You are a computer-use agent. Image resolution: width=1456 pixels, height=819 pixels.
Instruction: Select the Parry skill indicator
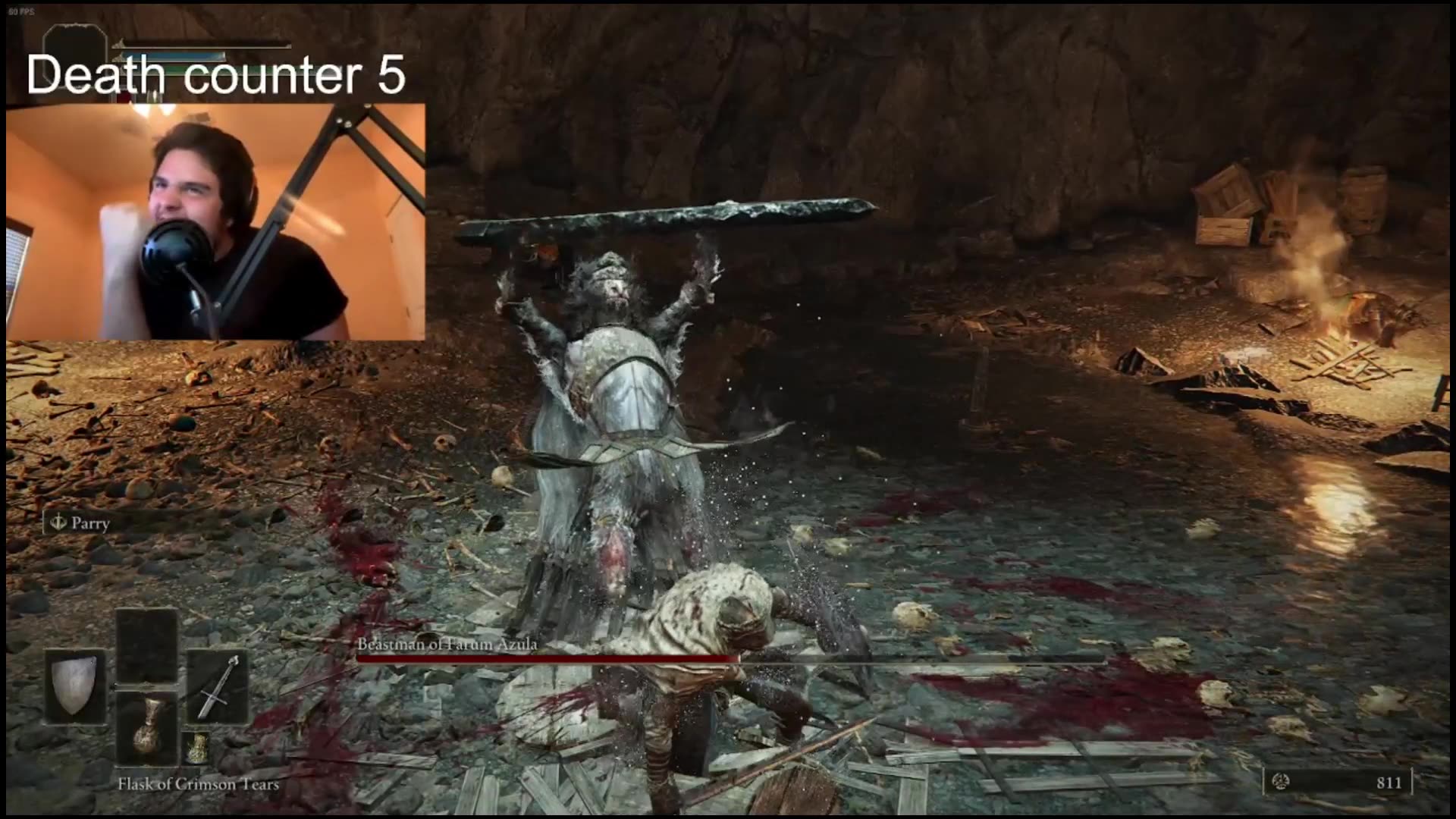81,523
